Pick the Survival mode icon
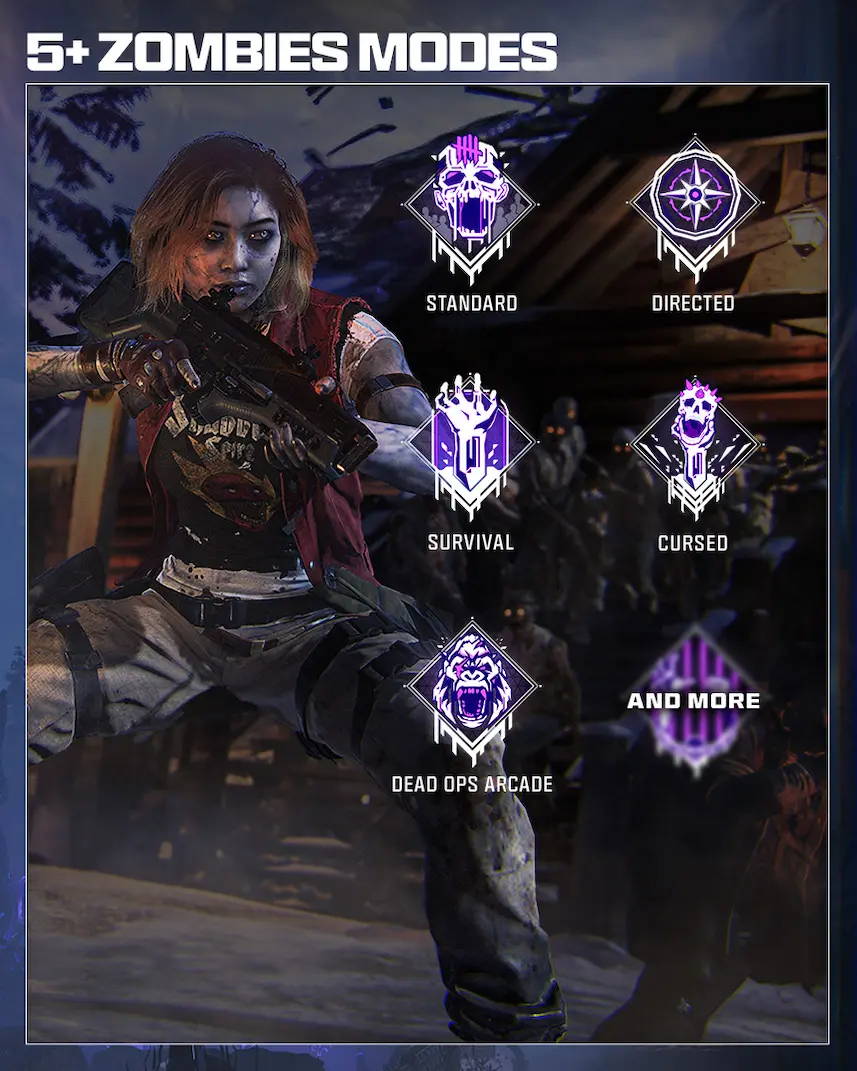 [x=471, y=445]
